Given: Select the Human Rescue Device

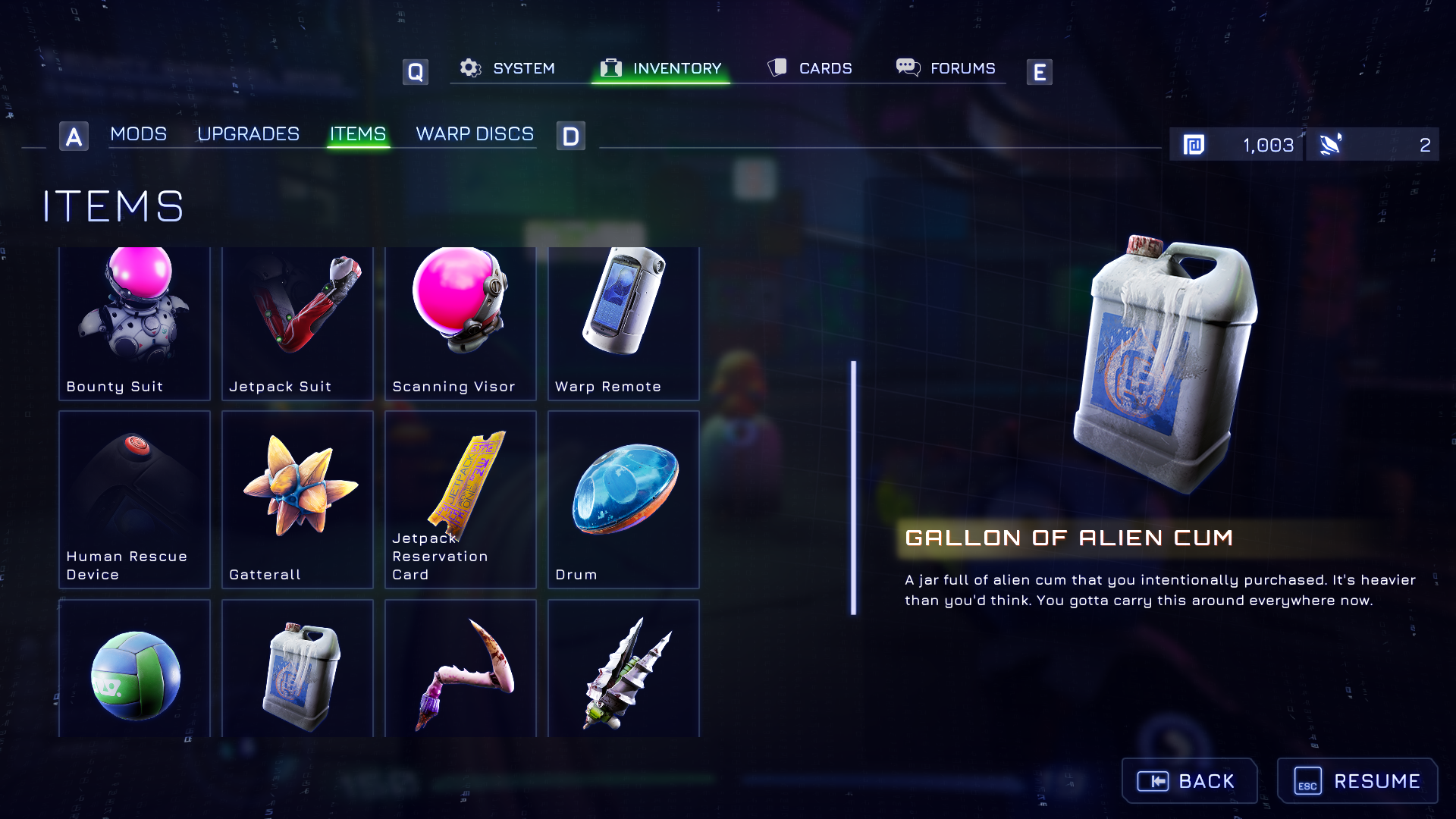Looking at the screenshot, I should [134, 499].
